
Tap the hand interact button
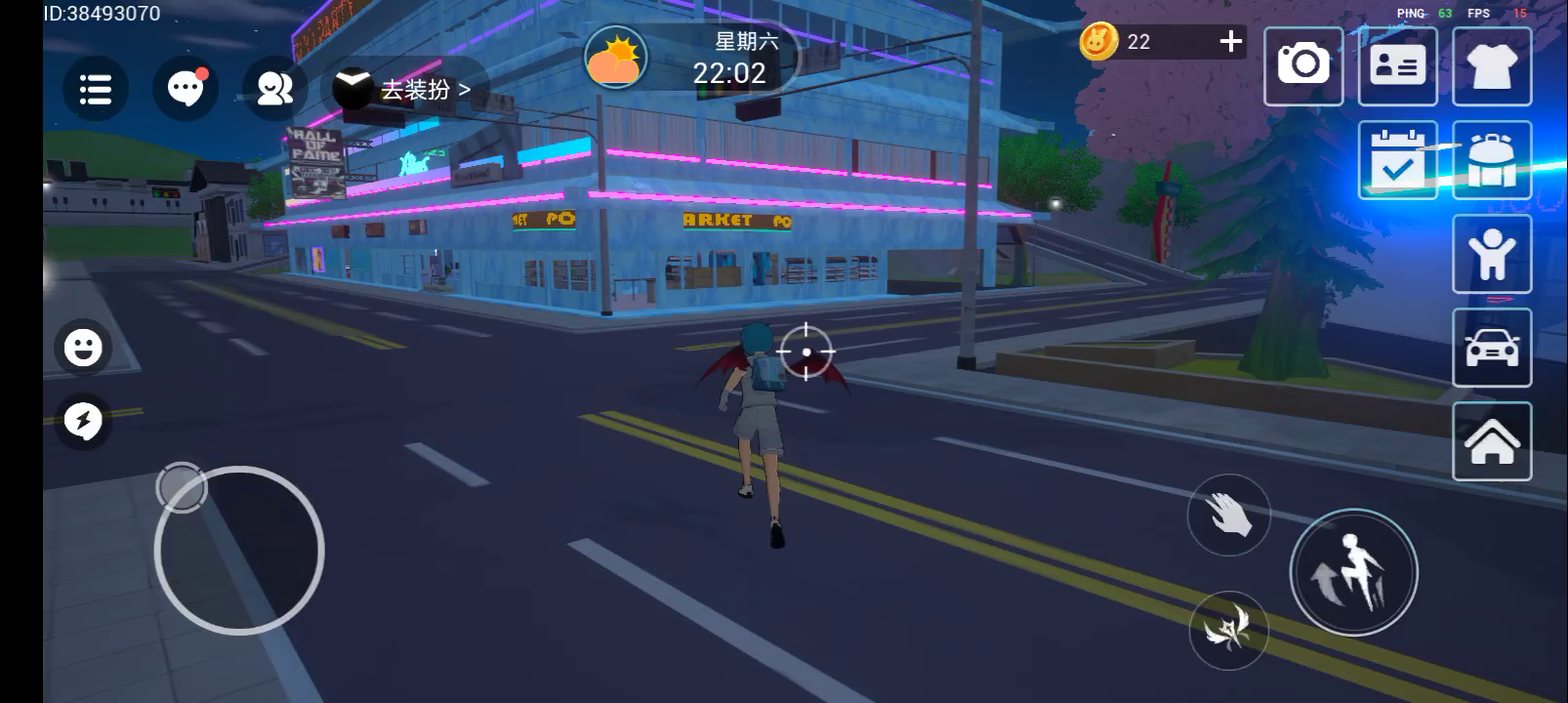point(1228,515)
